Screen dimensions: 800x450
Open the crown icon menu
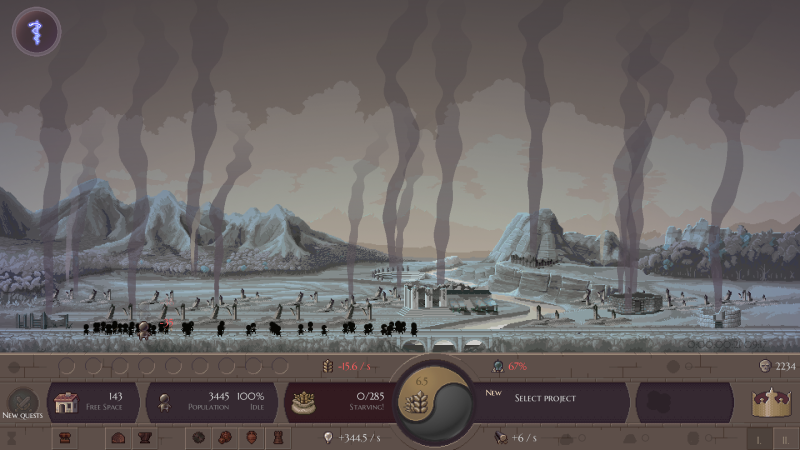click(x=771, y=402)
